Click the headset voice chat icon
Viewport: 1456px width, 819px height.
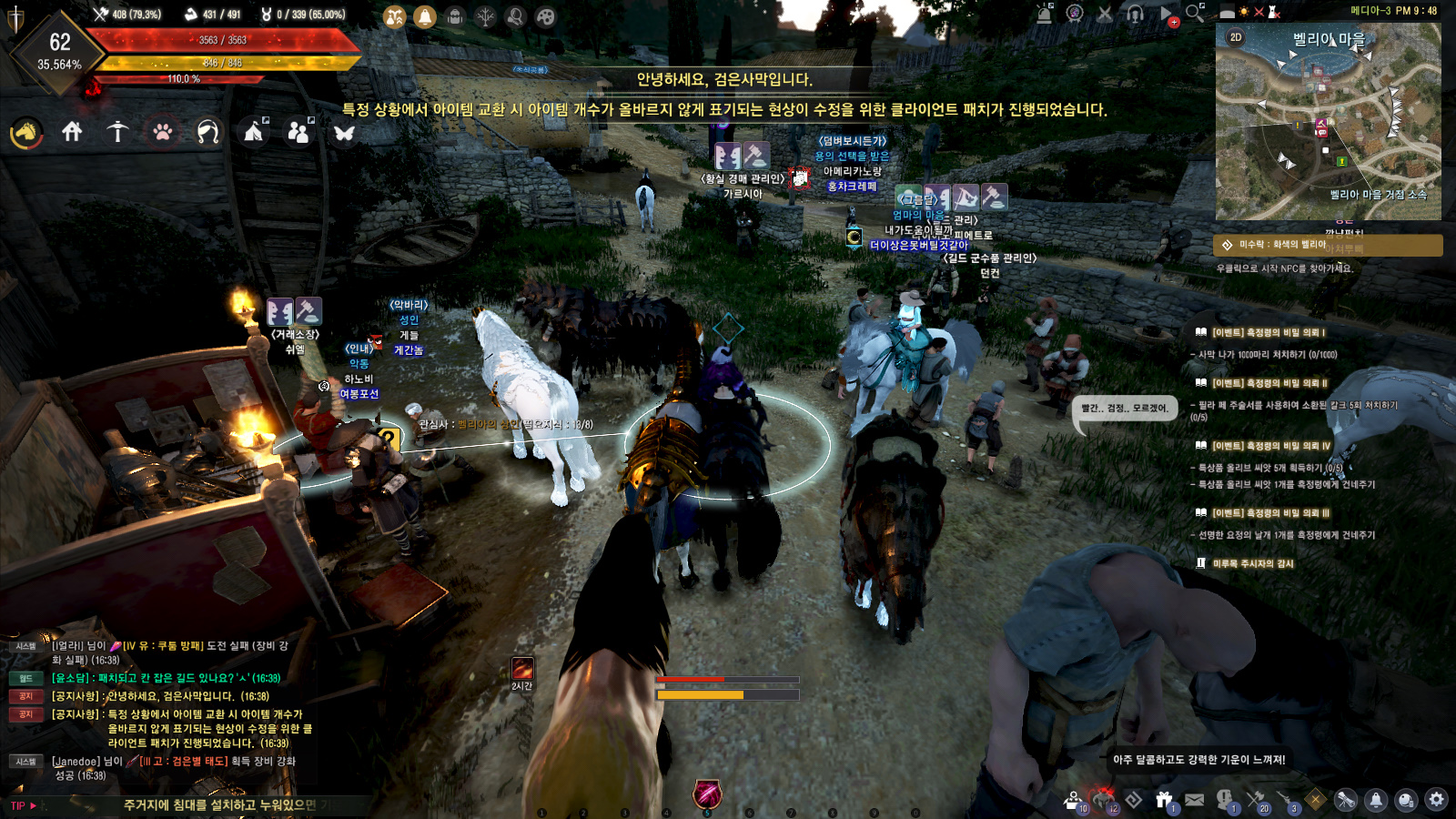click(x=1135, y=14)
